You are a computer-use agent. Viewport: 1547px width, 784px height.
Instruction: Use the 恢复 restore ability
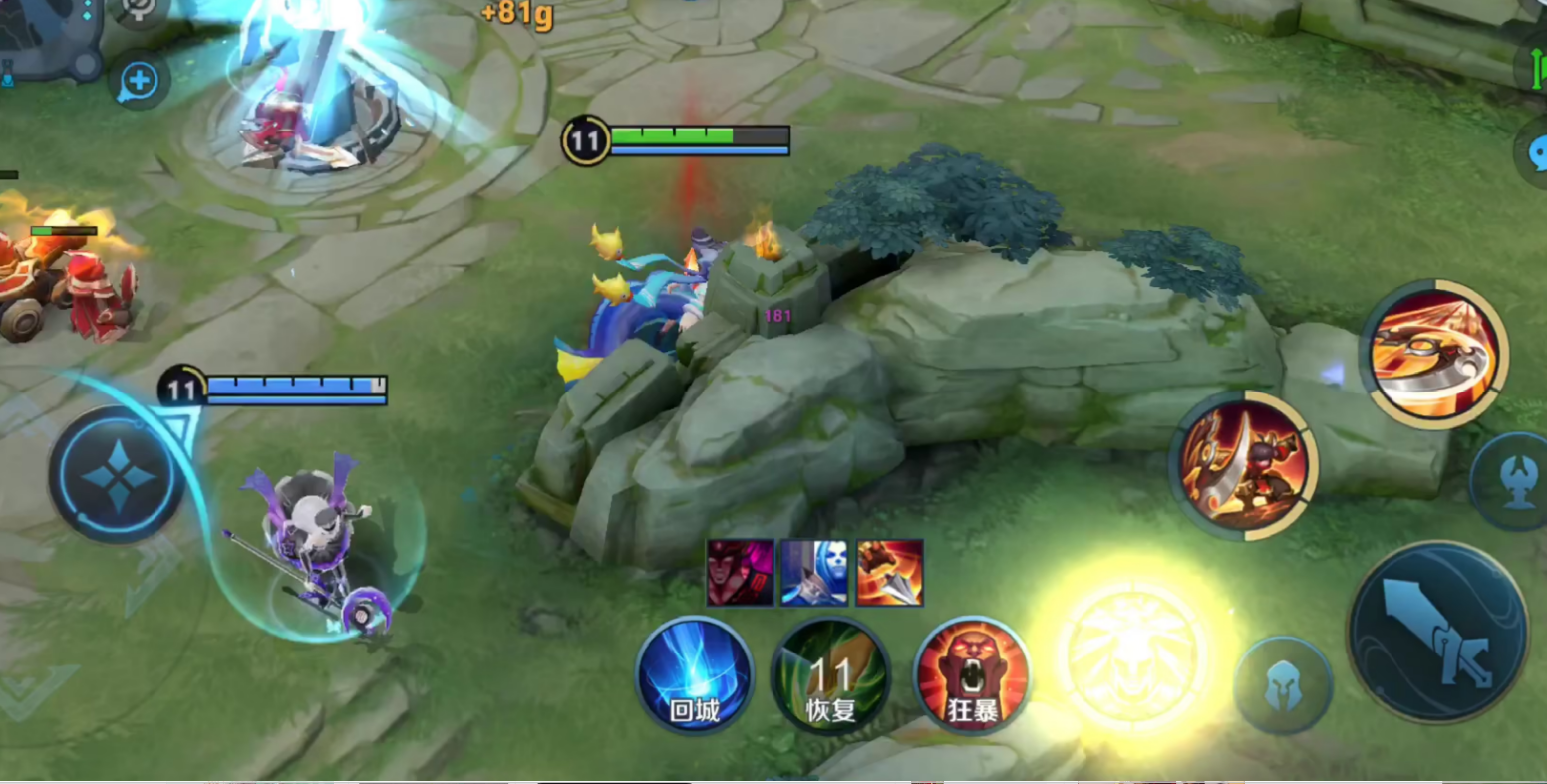click(x=830, y=677)
